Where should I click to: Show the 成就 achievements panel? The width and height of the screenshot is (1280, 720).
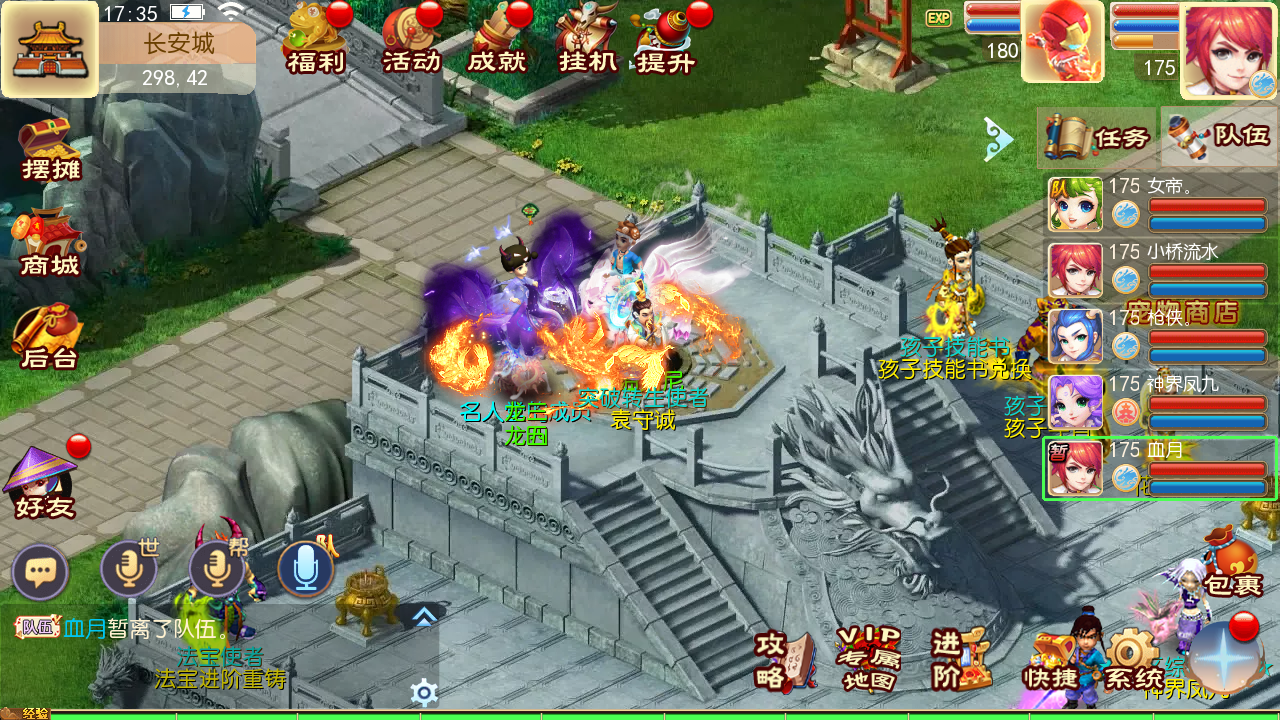pyautogui.click(x=498, y=40)
